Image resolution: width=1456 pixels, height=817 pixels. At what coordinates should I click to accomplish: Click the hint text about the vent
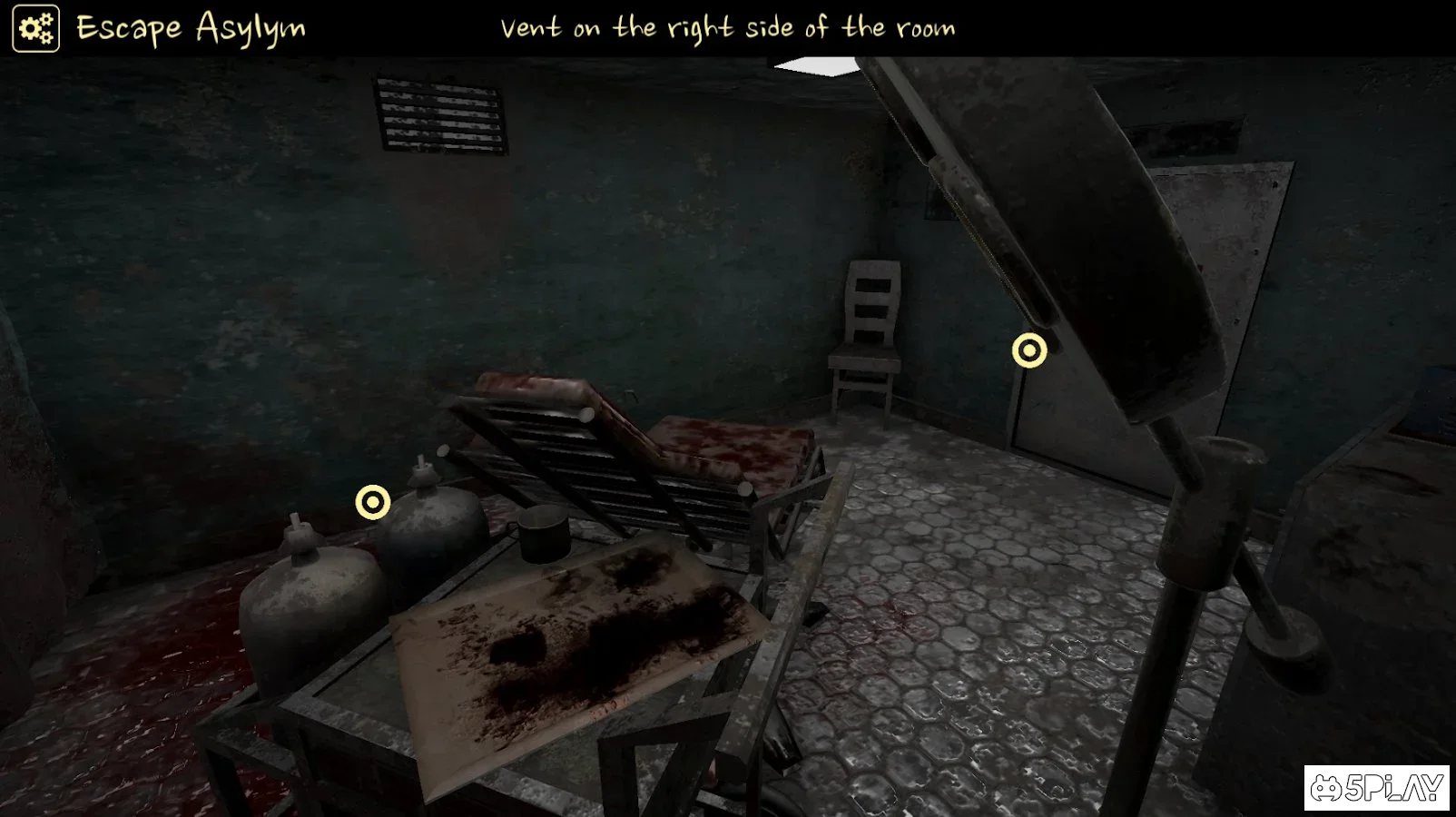726,27
